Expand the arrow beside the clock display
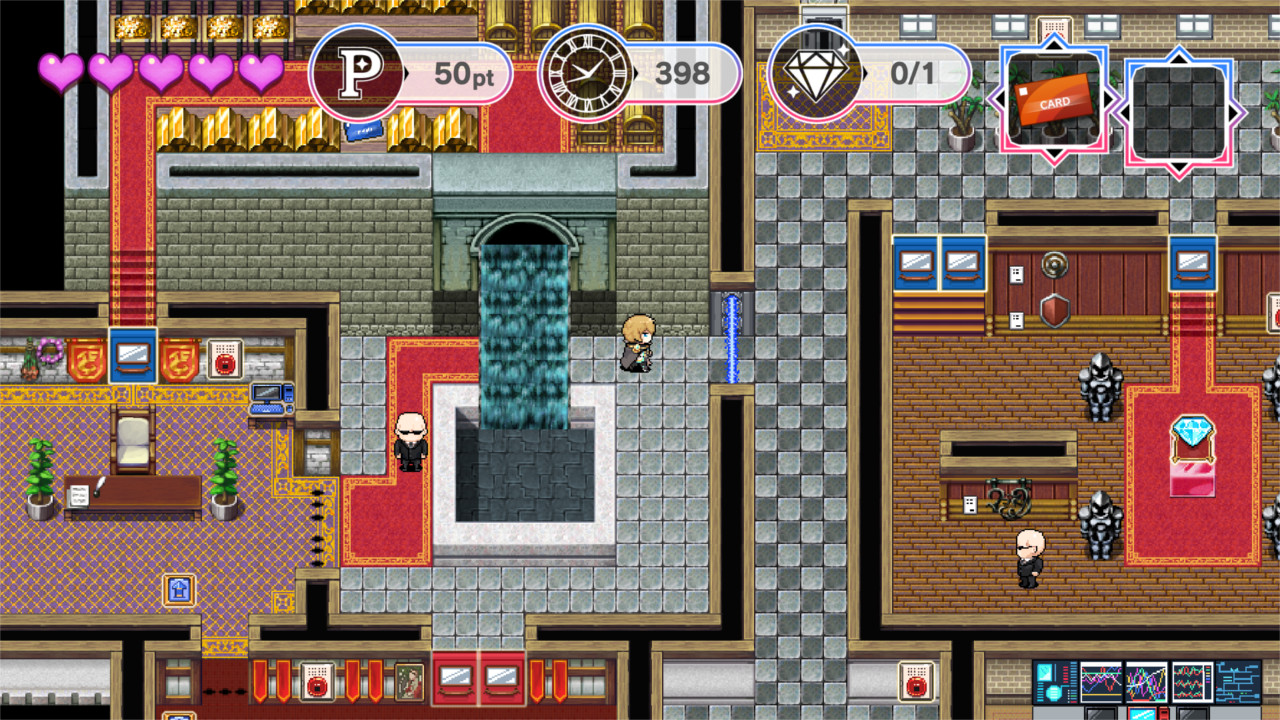 click(637, 72)
